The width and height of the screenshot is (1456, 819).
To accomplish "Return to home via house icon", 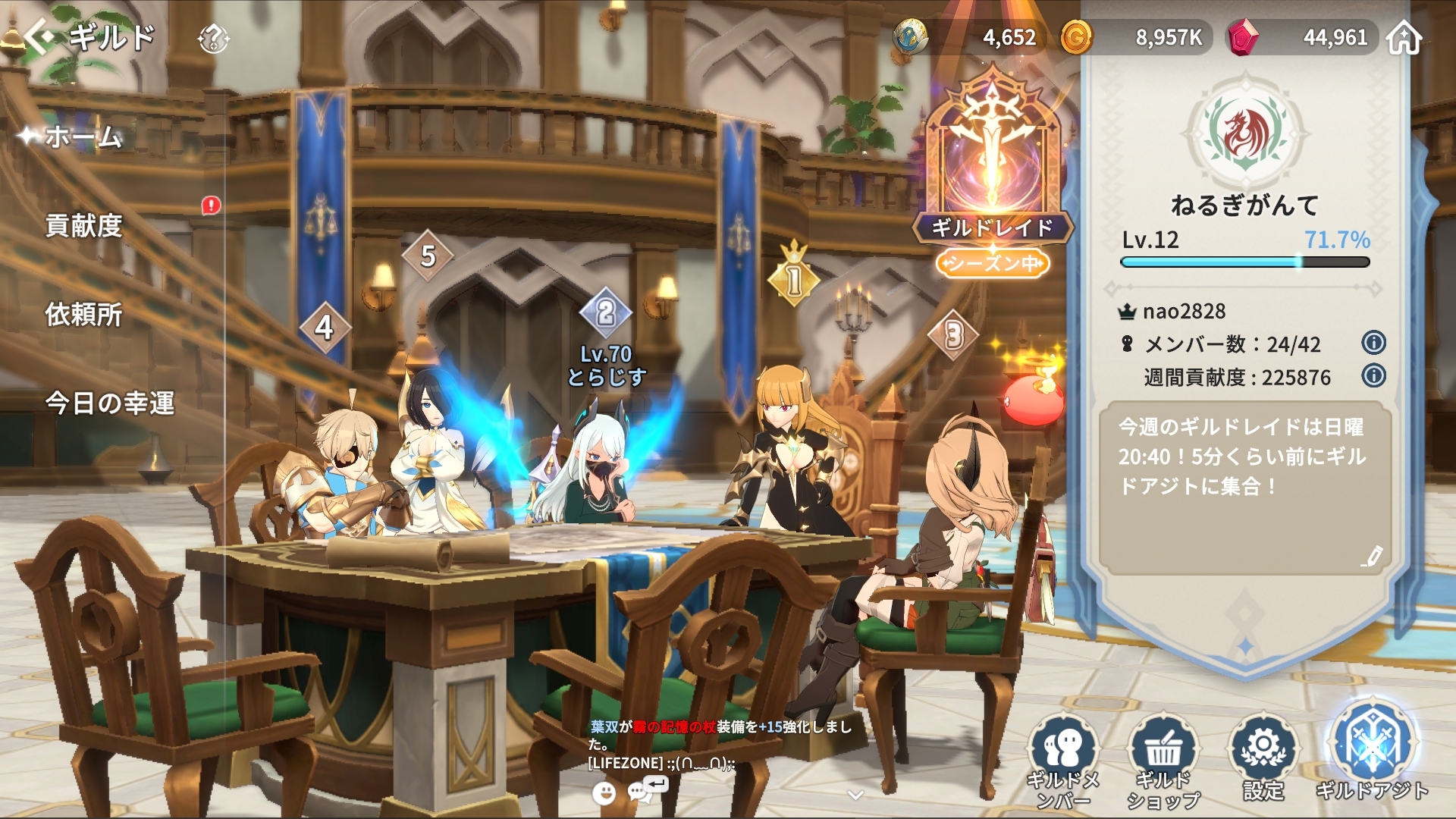I will tap(1404, 37).
